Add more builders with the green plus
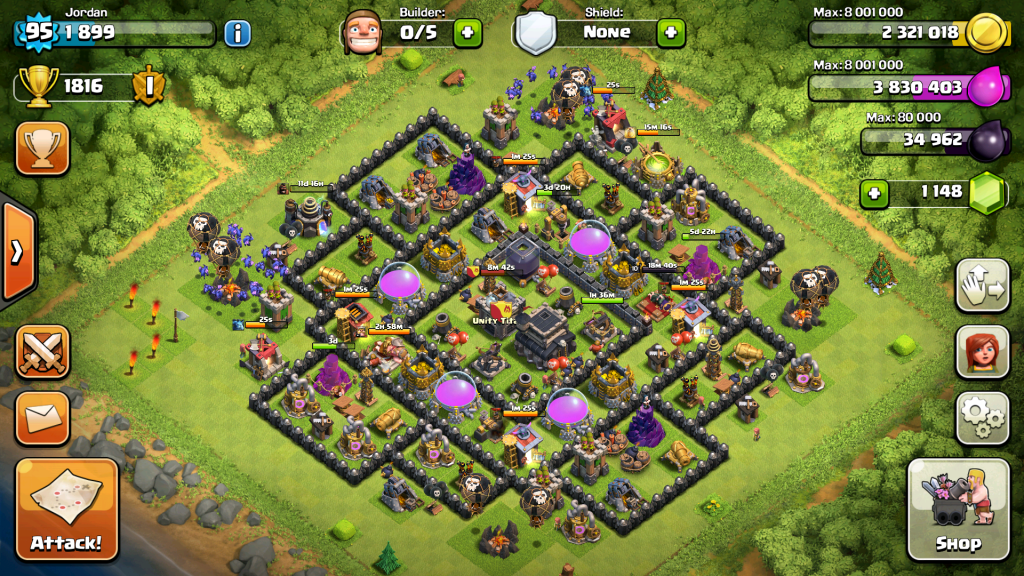The height and width of the screenshot is (576, 1024). 467,33
